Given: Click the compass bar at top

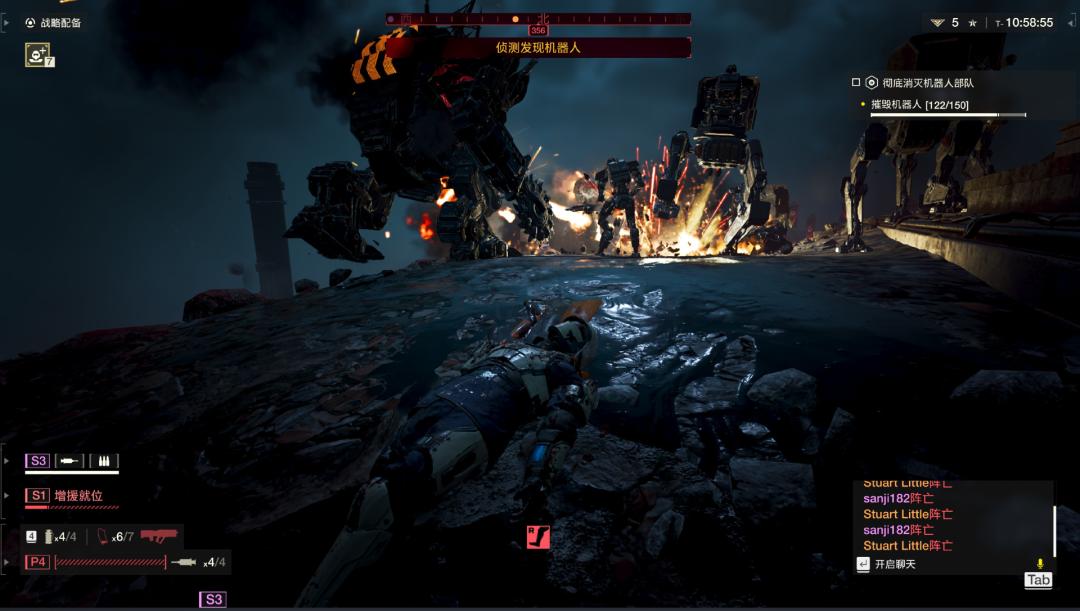Looking at the screenshot, I should pos(538,18).
